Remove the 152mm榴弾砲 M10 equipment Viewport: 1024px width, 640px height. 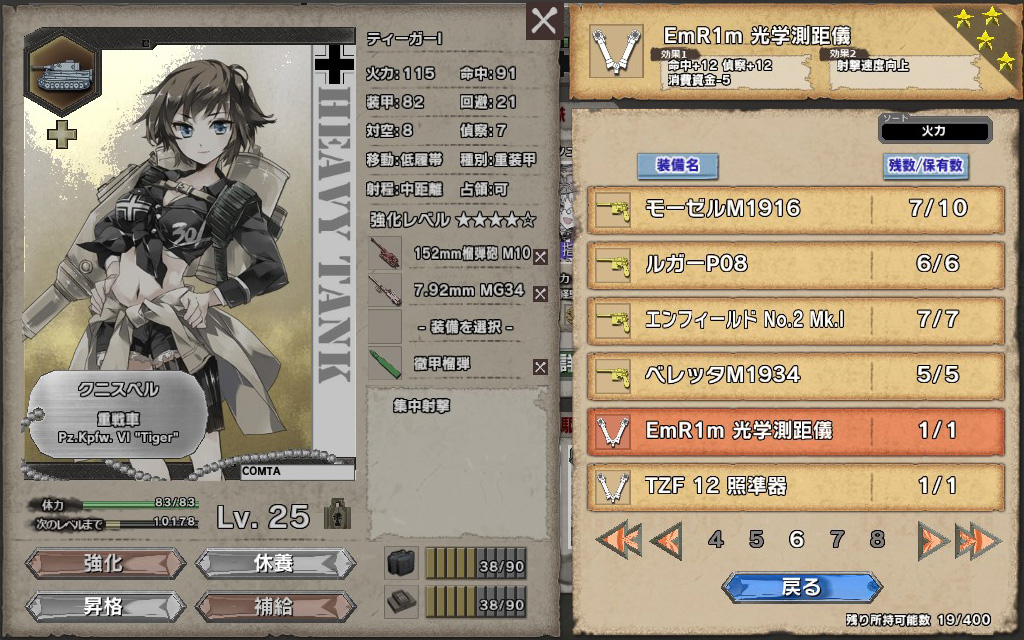541,257
